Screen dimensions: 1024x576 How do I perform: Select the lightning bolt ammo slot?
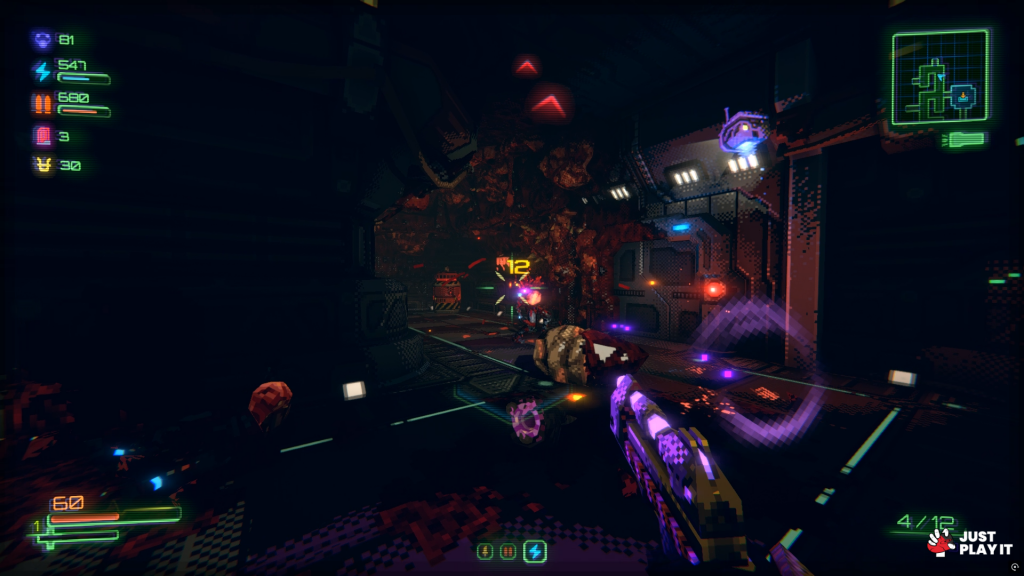click(x=535, y=551)
